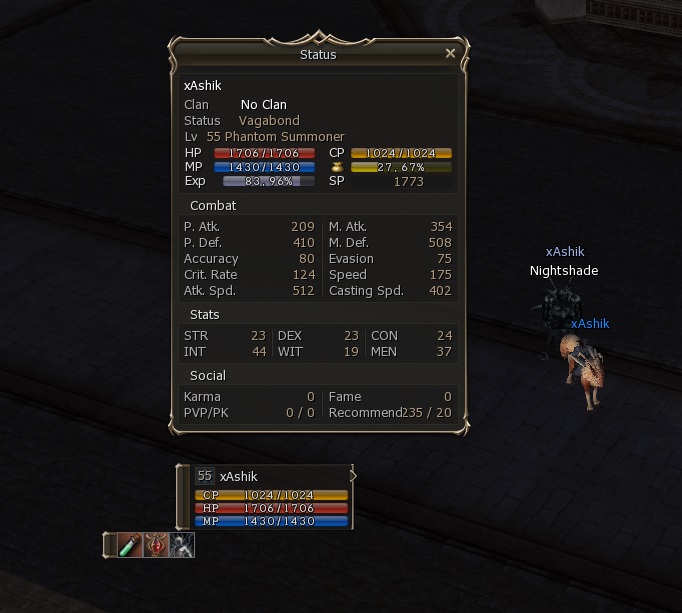
Task: Select the green potion vial icon
Action: pos(130,545)
